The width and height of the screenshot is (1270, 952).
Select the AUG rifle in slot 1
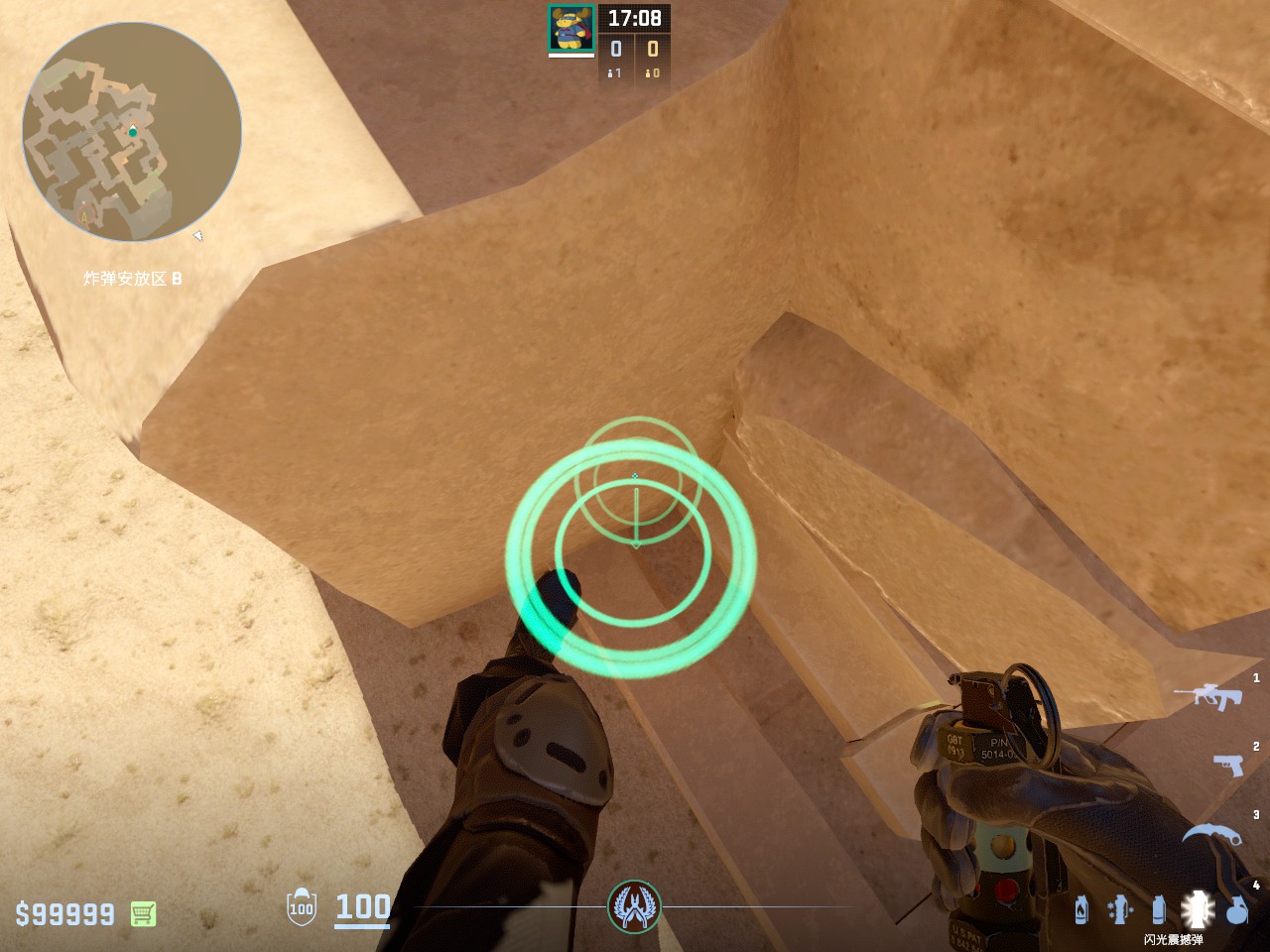click(x=1208, y=695)
